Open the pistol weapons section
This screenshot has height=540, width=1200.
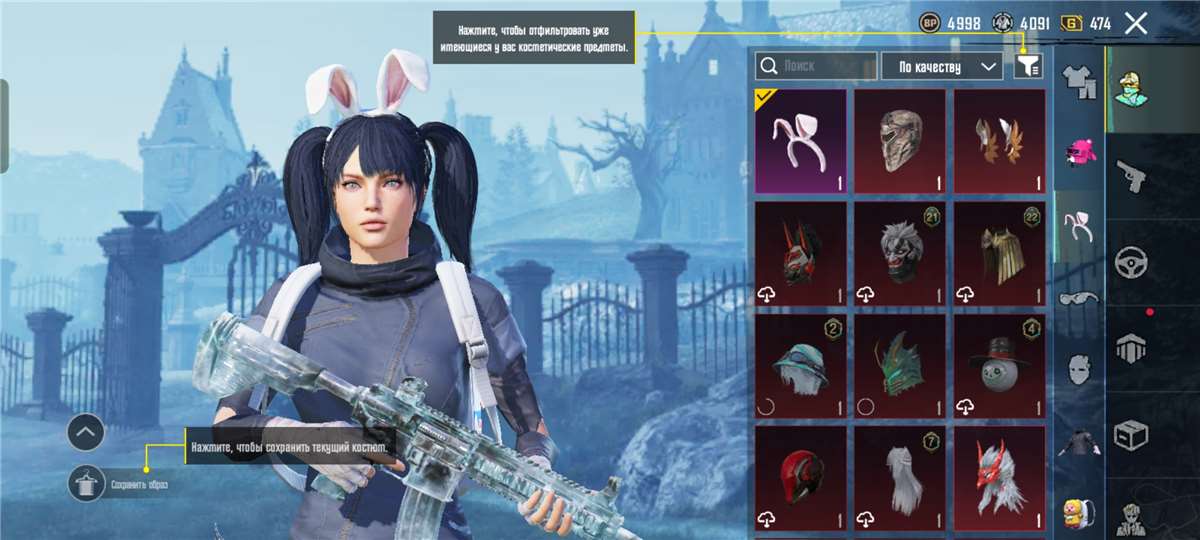[x=1131, y=177]
